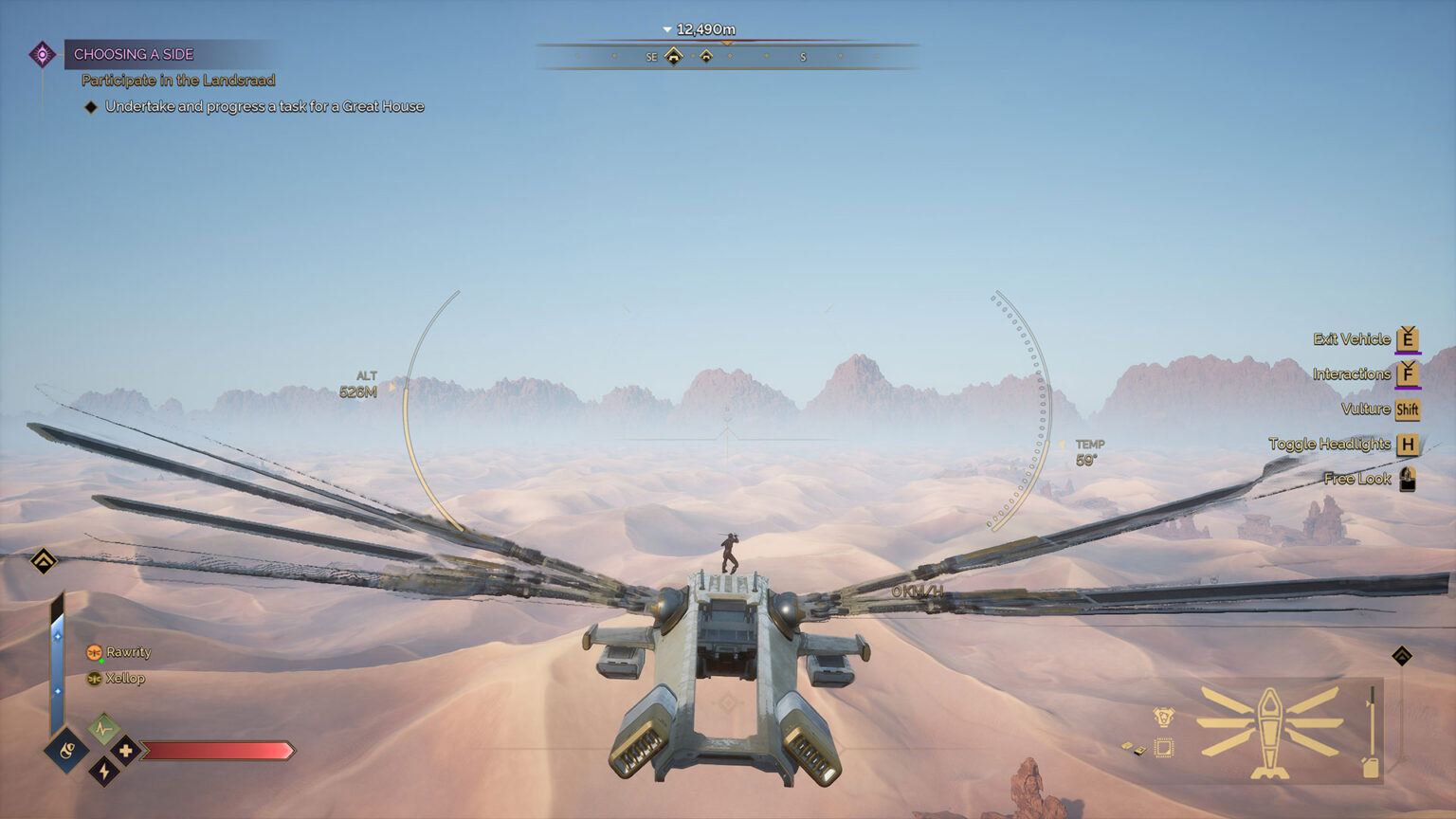The height and width of the screenshot is (819, 1456).
Task: Click the ornithopter status diagram
Action: tap(1269, 732)
